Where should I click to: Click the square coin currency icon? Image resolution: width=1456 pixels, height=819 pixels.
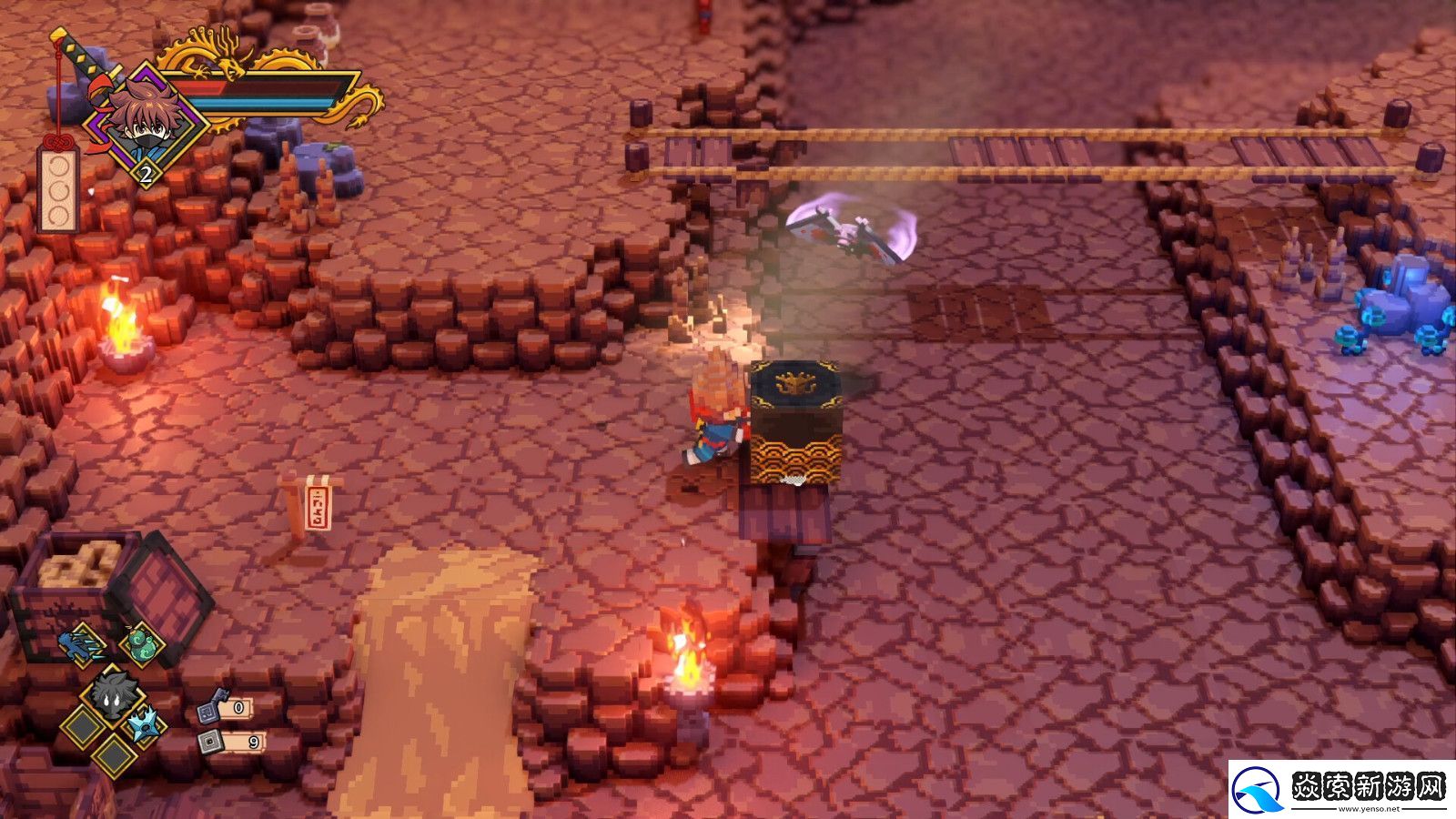pyautogui.click(x=211, y=743)
